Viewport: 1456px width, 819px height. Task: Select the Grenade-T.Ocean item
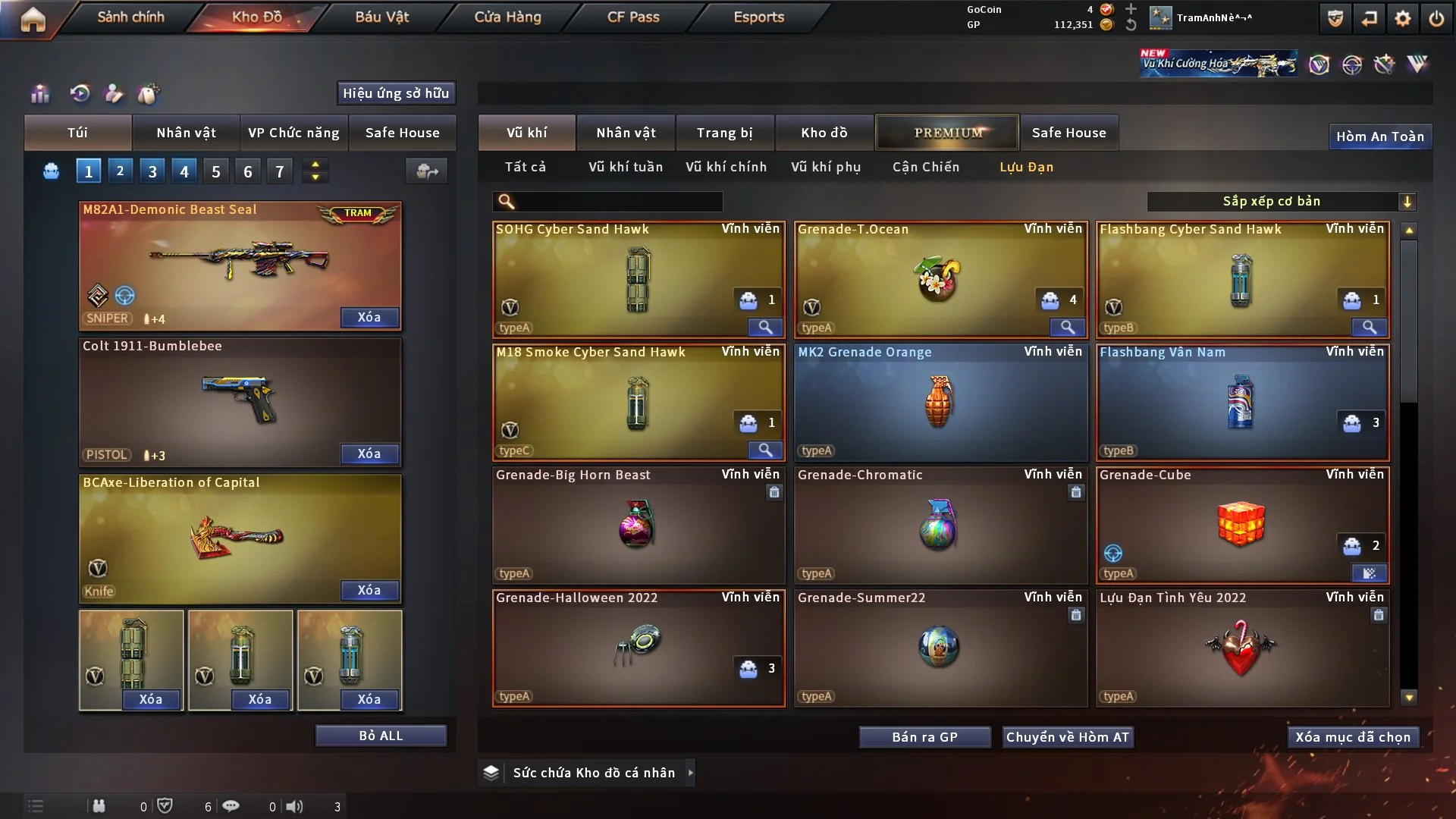tap(940, 279)
